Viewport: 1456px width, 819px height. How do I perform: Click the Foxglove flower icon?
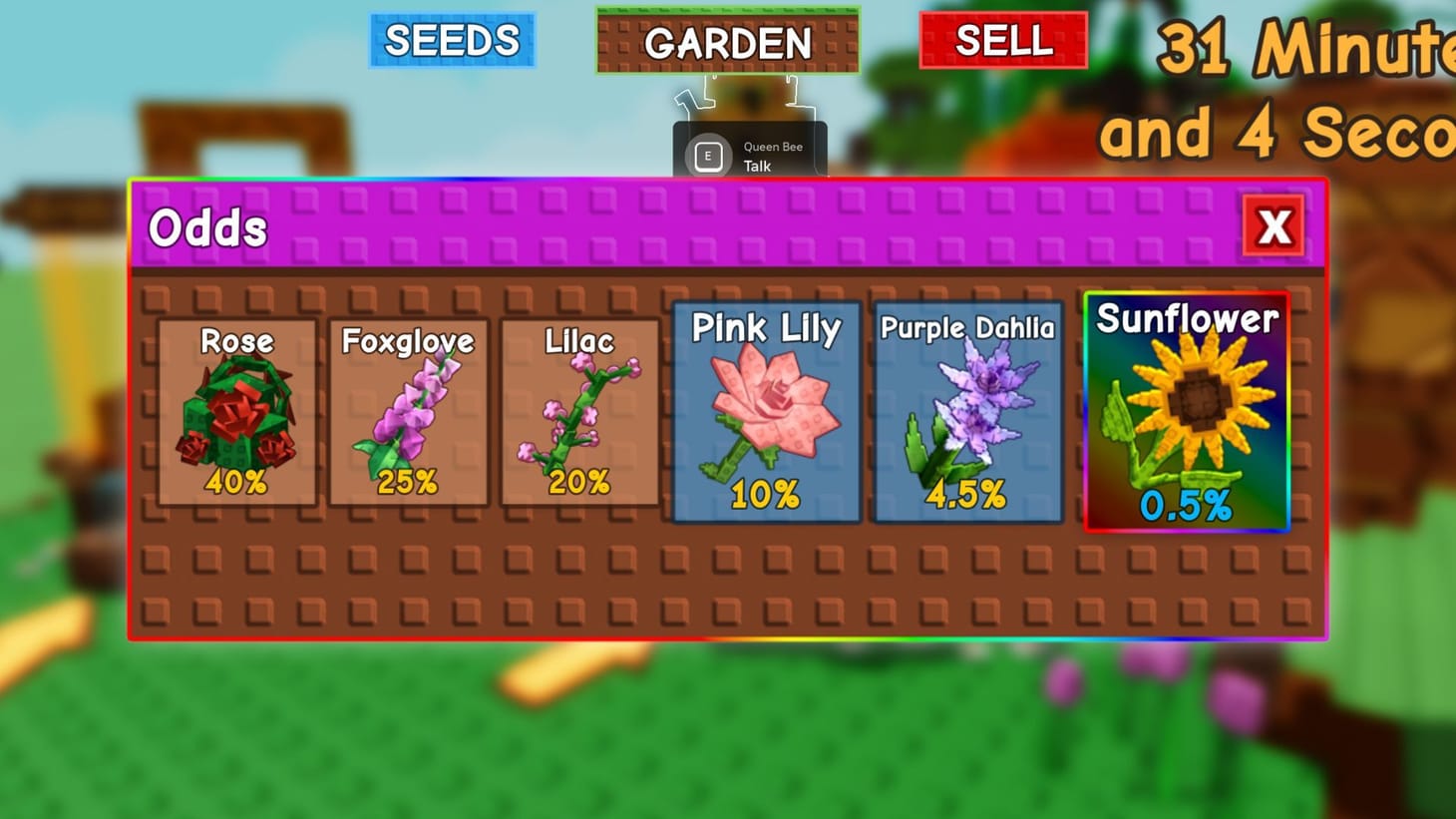(407, 414)
